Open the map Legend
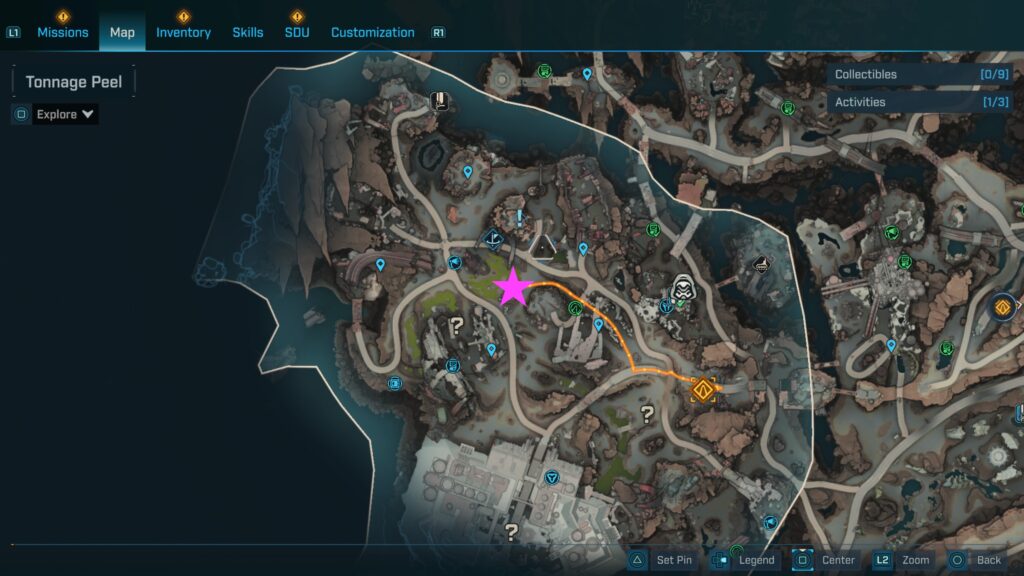 pyautogui.click(x=744, y=560)
